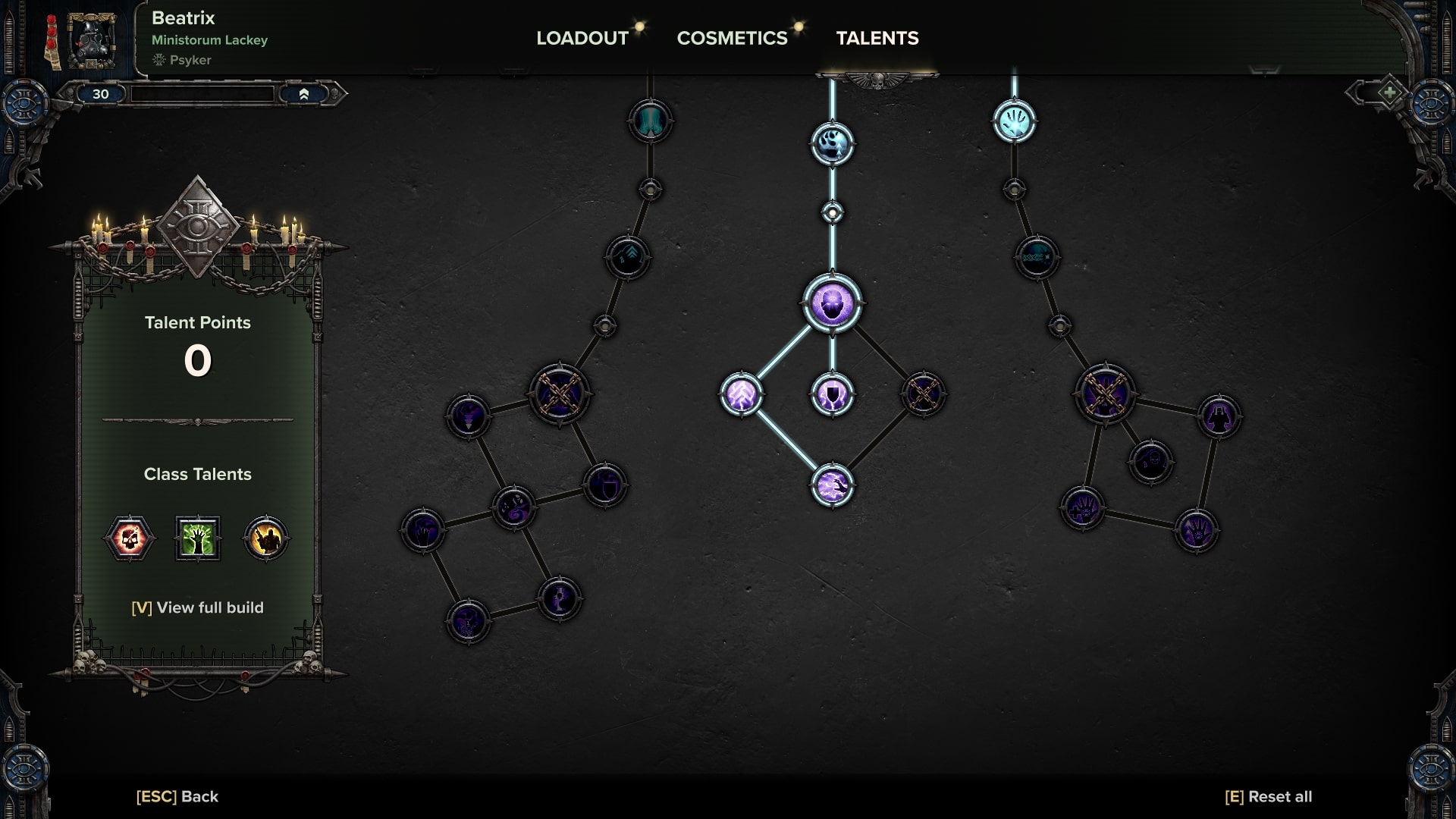Click the large purple face keystone talent node

click(x=832, y=303)
